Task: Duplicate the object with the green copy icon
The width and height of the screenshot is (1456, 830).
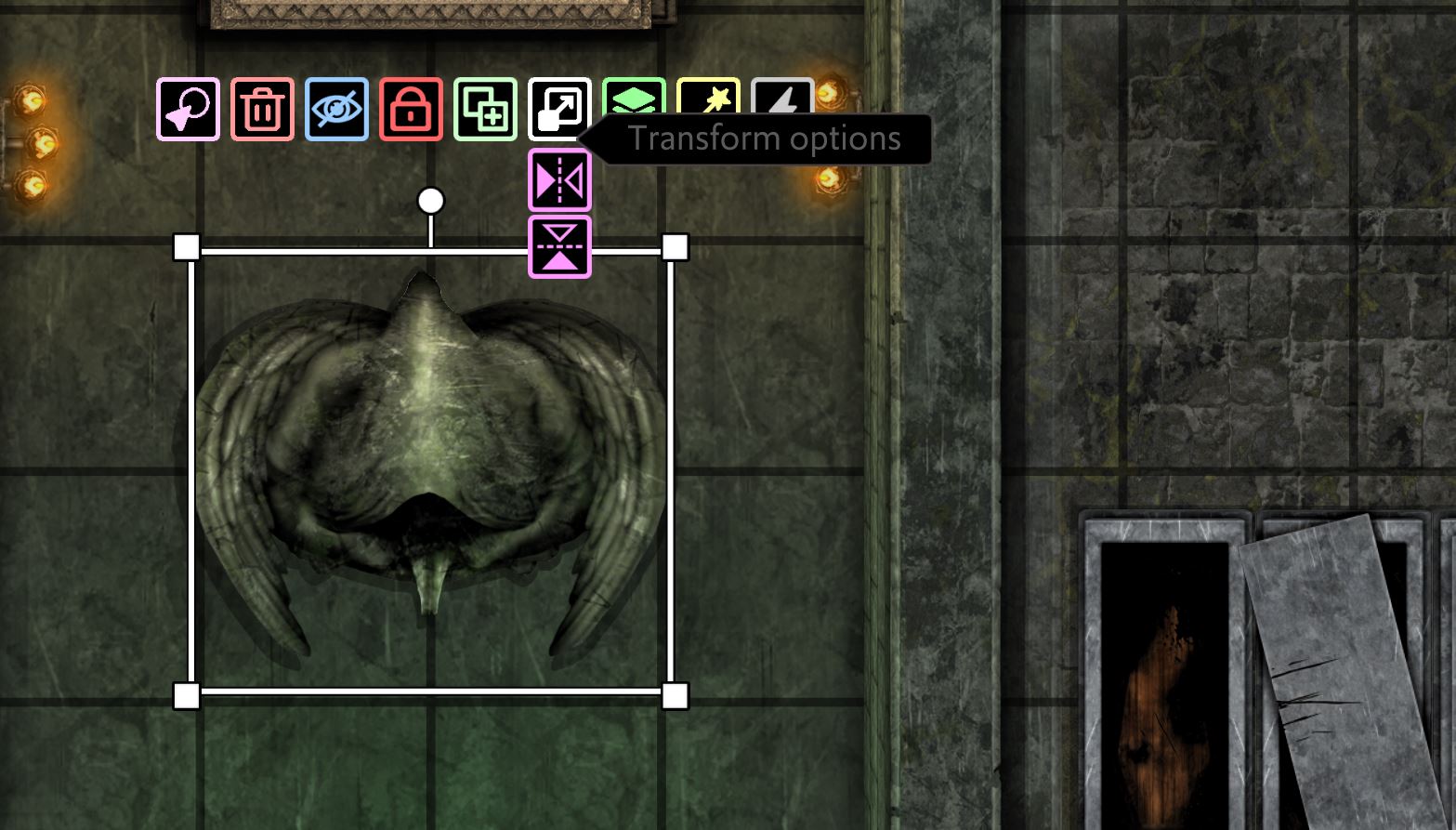Action: [485, 110]
